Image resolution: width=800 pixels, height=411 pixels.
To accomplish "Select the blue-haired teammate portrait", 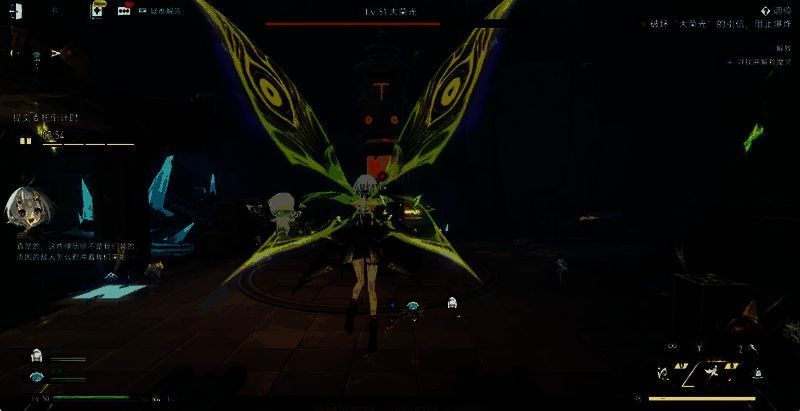I will tap(37, 376).
